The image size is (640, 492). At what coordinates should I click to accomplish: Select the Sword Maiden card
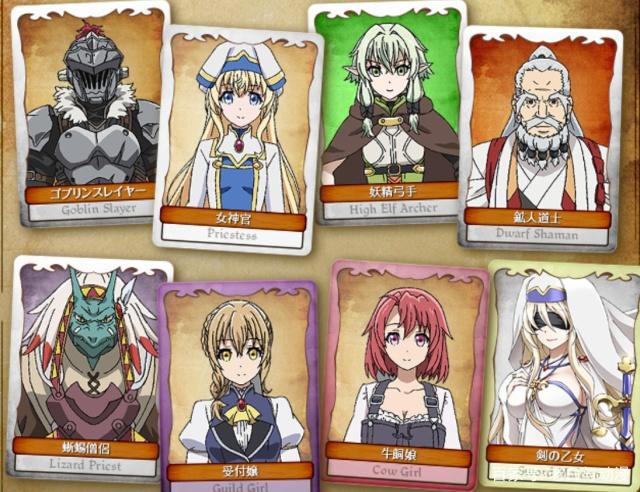(x=560, y=375)
